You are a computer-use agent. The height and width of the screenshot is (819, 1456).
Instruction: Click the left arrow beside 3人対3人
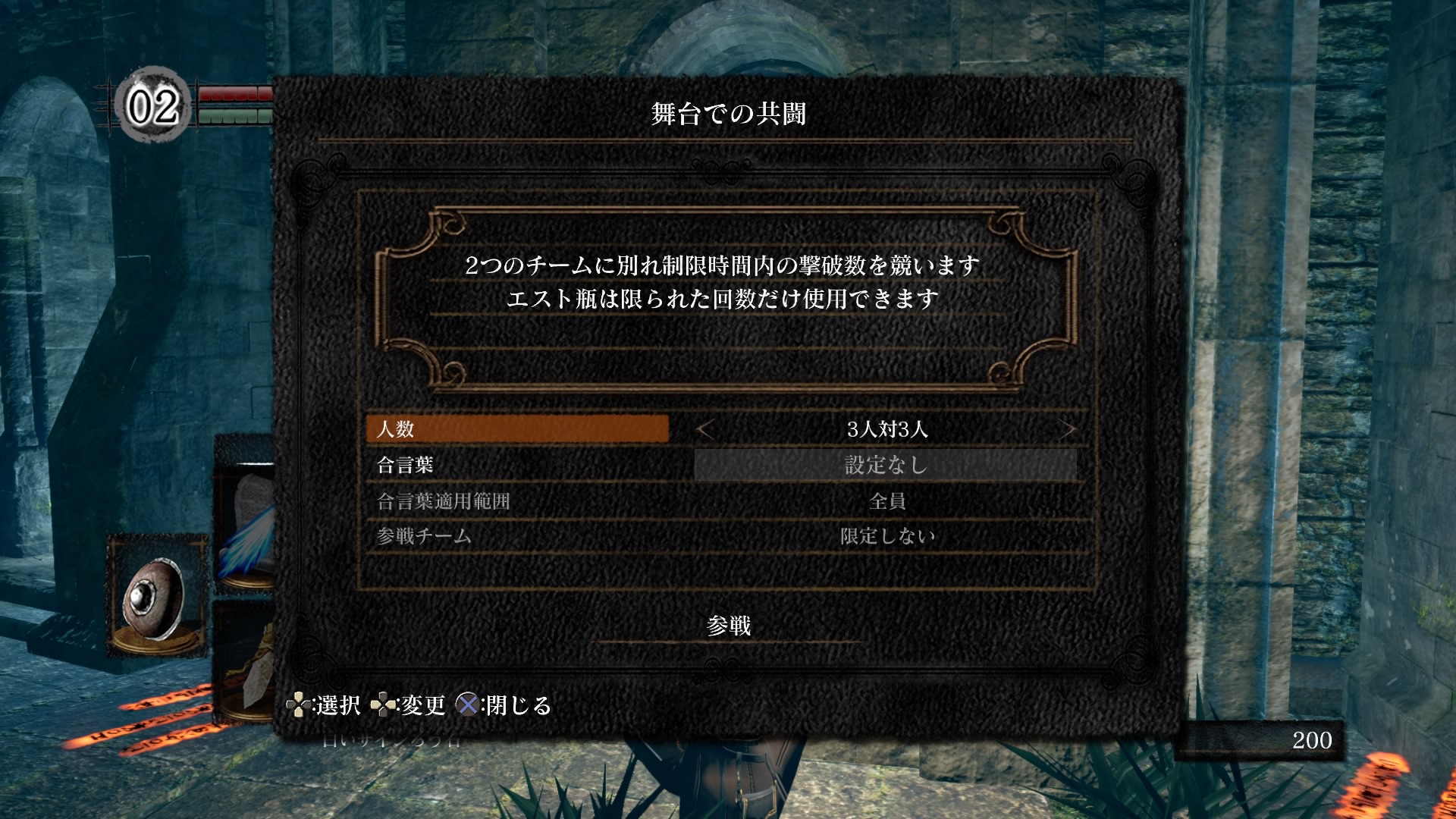[x=705, y=430]
